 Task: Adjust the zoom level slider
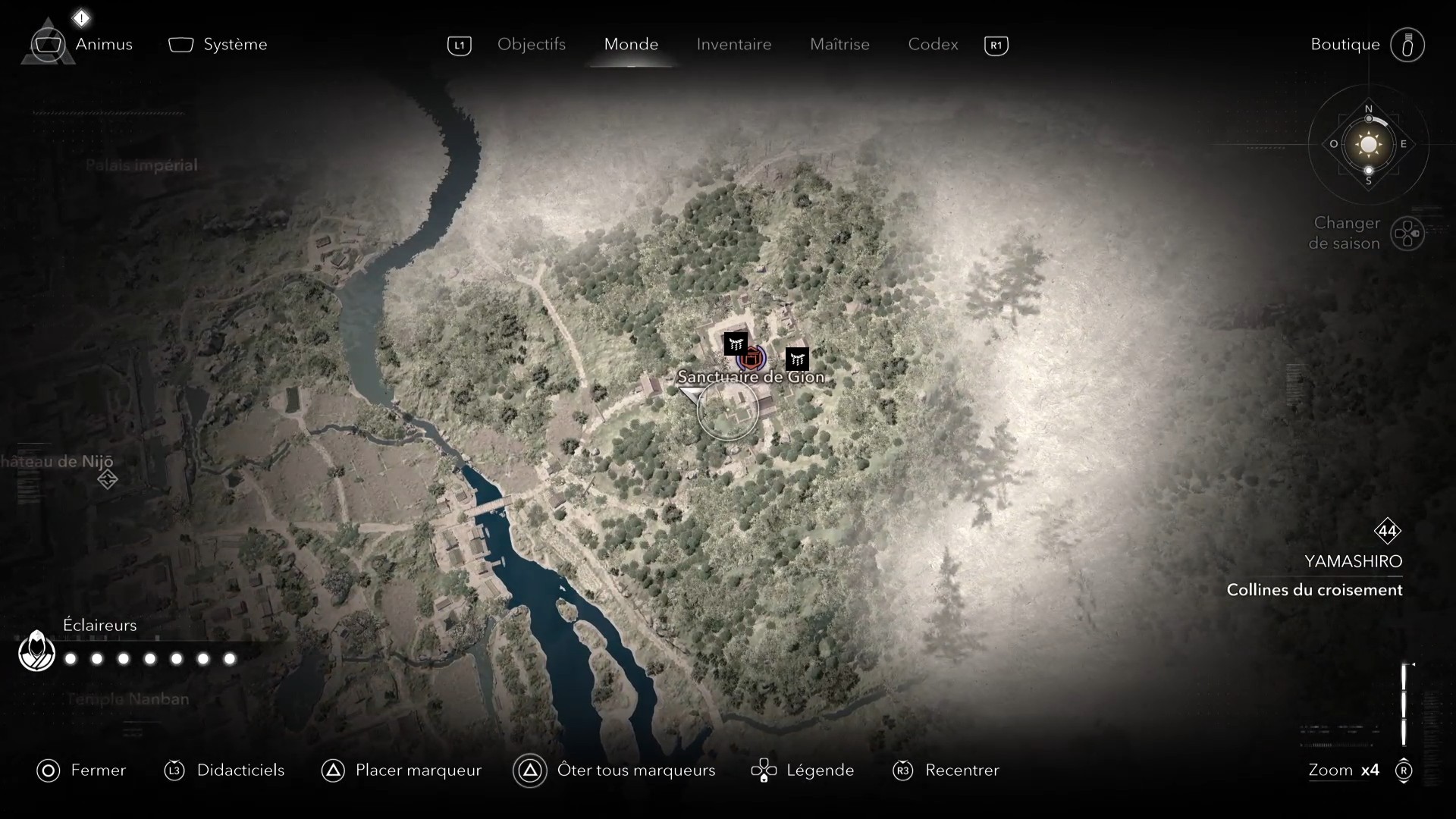pyautogui.click(x=1404, y=704)
